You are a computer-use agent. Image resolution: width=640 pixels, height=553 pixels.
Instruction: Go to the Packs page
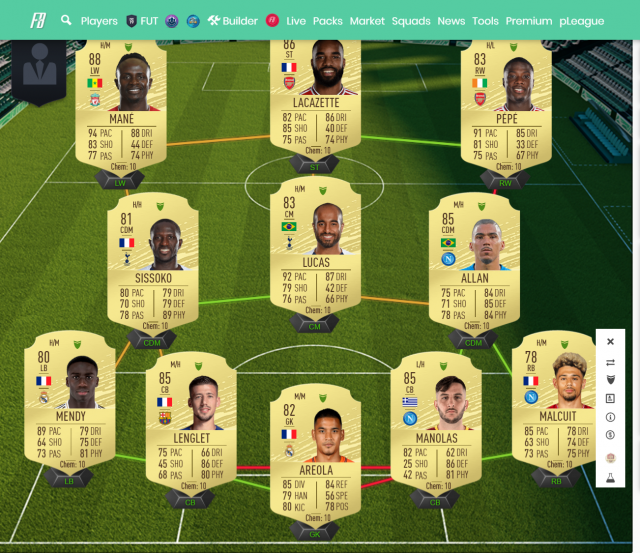[327, 20]
